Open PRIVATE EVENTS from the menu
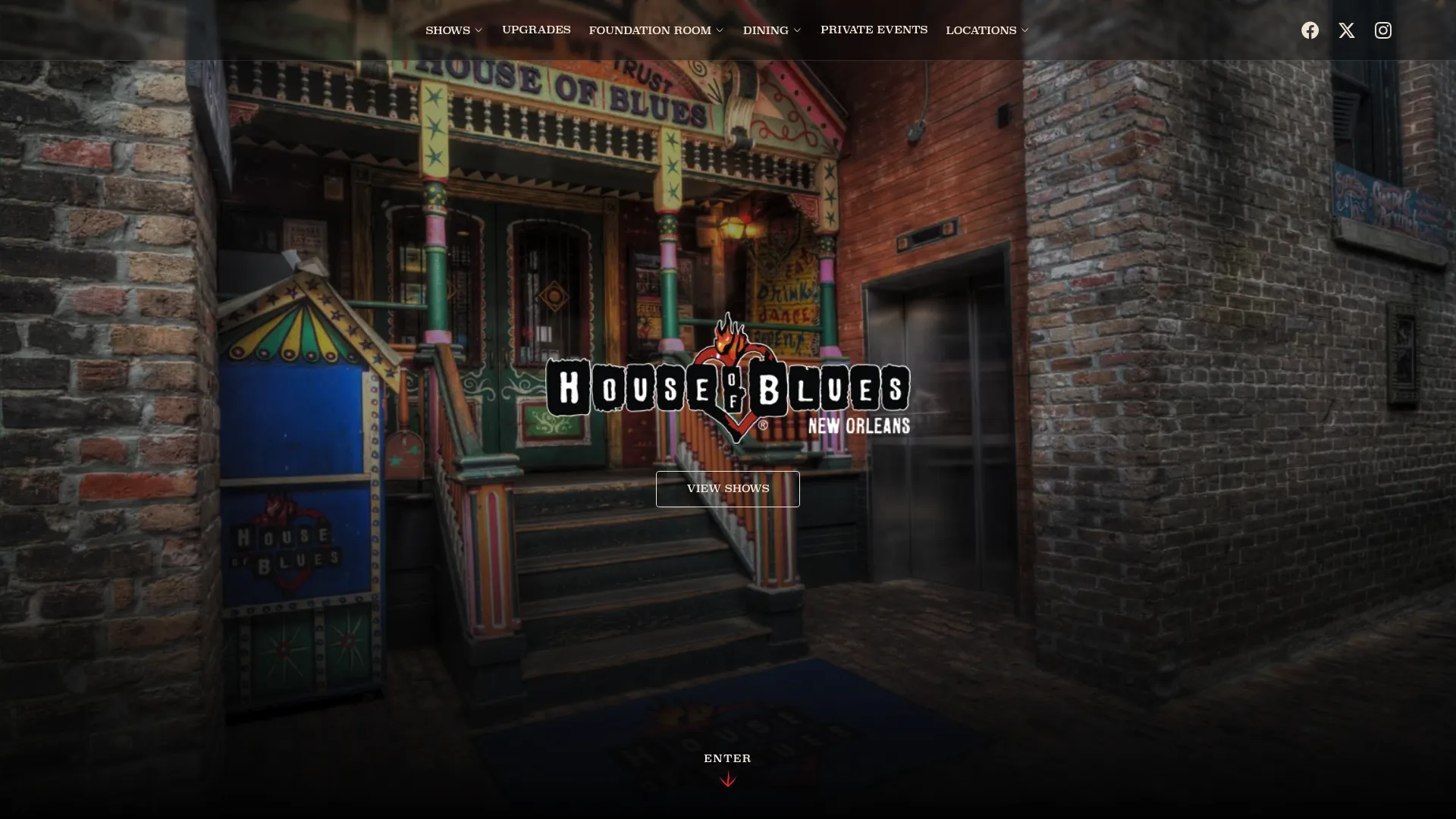The height and width of the screenshot is (819, 1456). tap(874, 30)
